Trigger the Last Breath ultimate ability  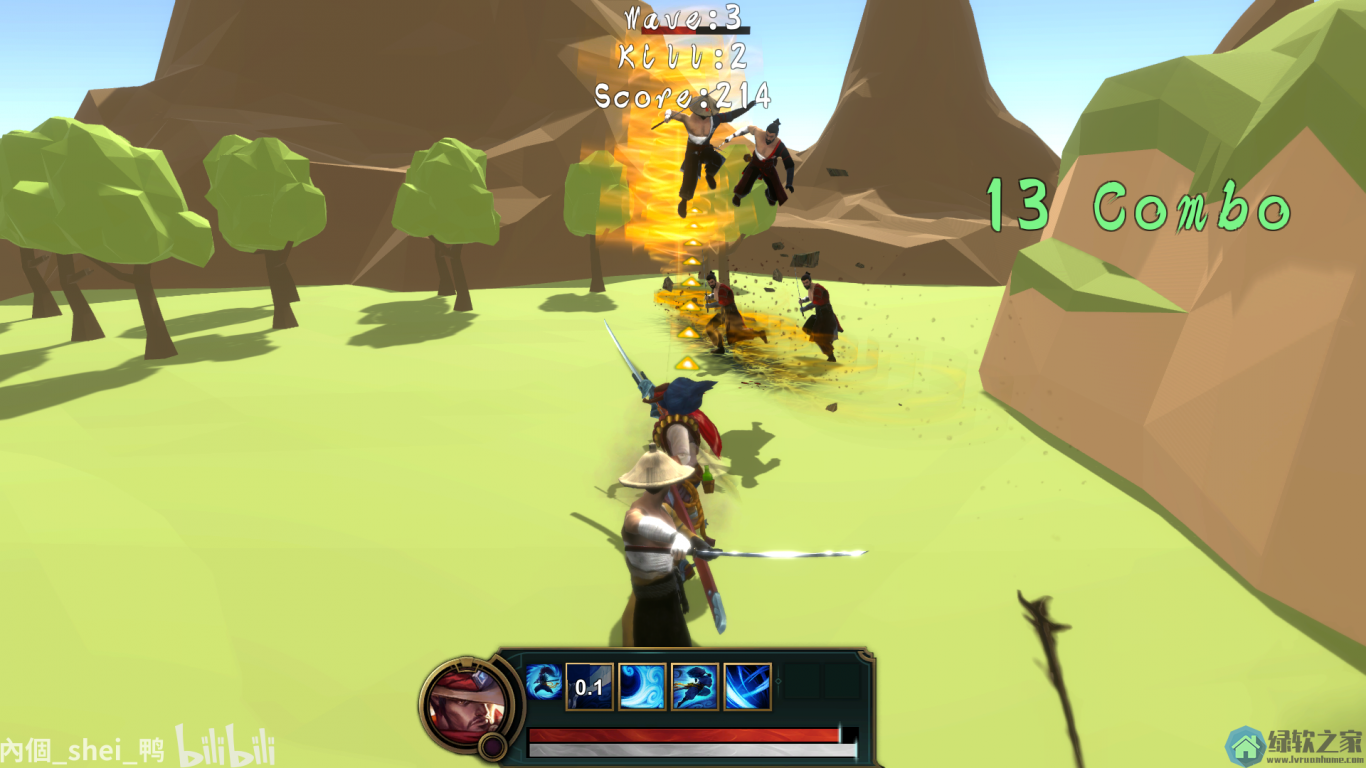pyautogui.click(x=747, y=687)
